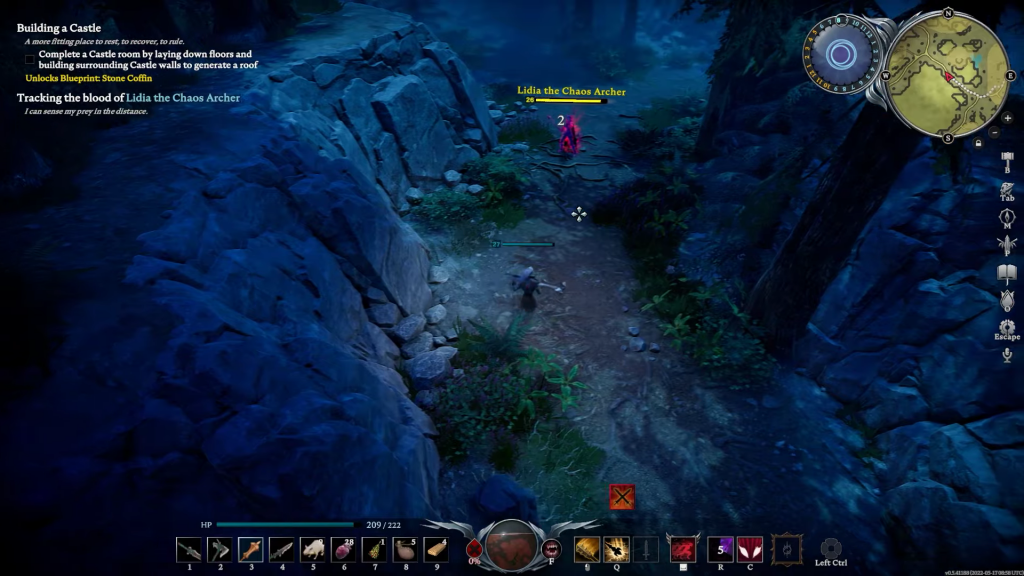
Task: Select the rat item in slot 5
Action: [312, 548]
